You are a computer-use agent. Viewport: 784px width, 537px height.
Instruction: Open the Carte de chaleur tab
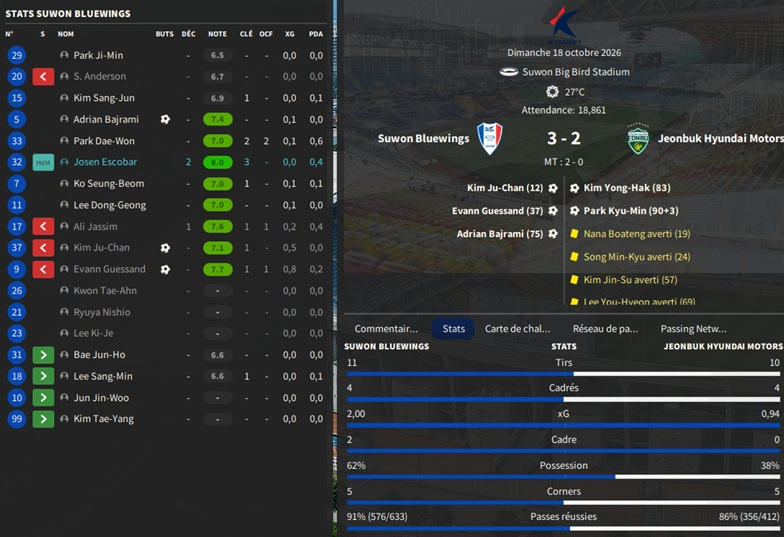coord(517,328)
